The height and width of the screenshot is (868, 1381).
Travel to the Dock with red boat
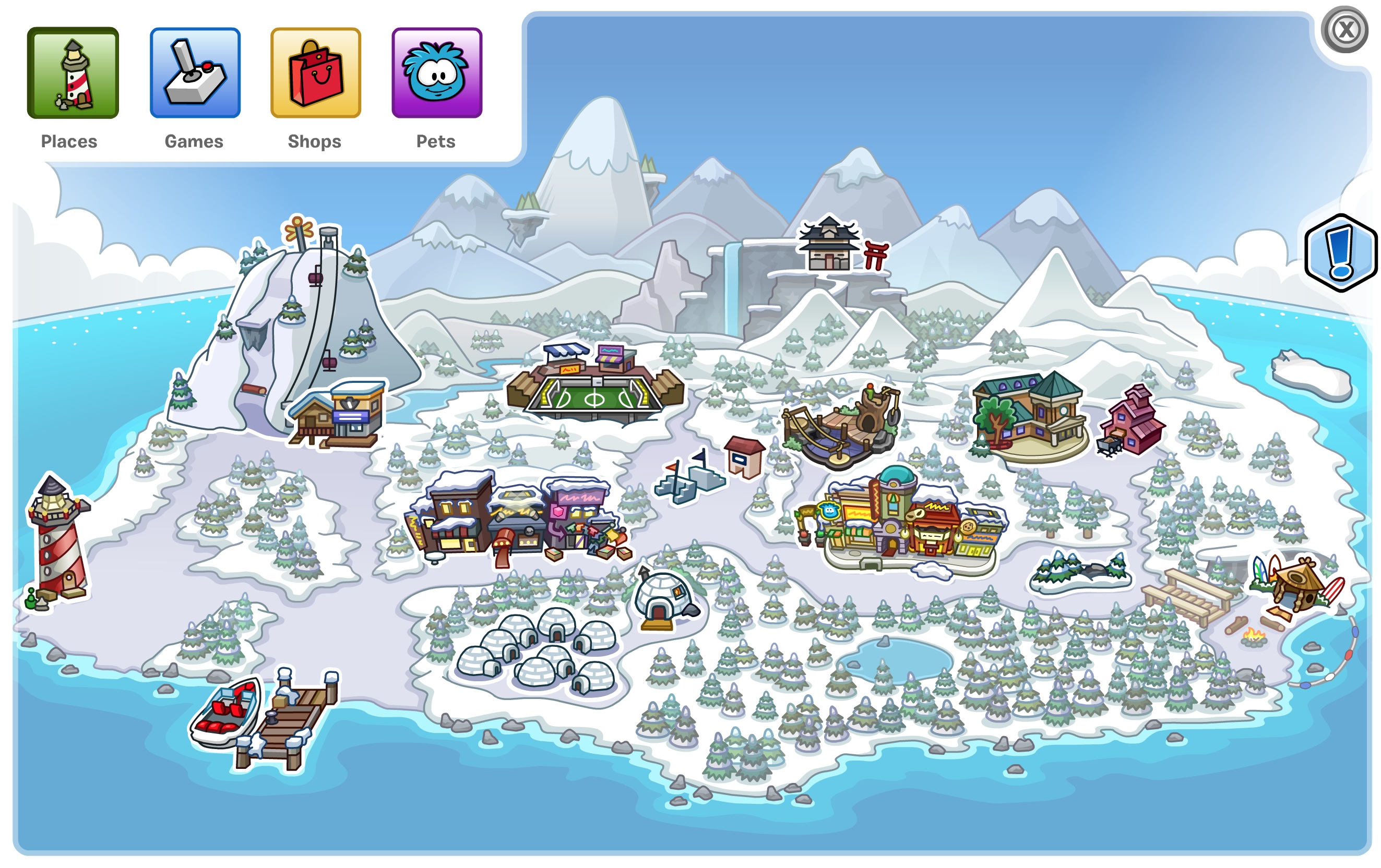(x=264, y=717)
